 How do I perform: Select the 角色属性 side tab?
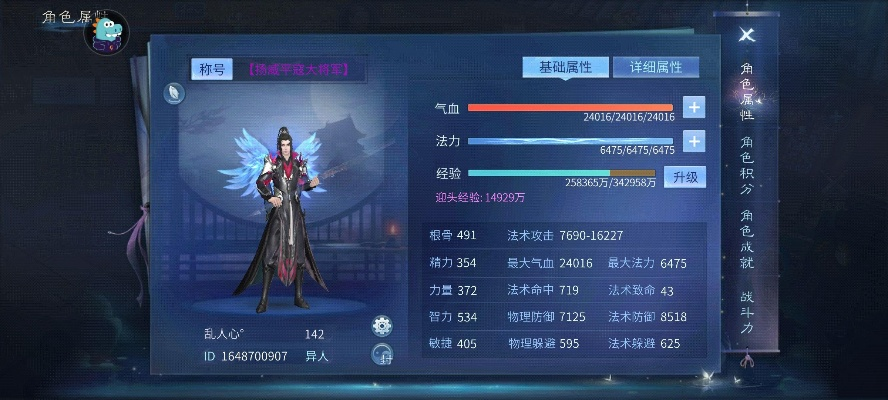tap(747, 91)
